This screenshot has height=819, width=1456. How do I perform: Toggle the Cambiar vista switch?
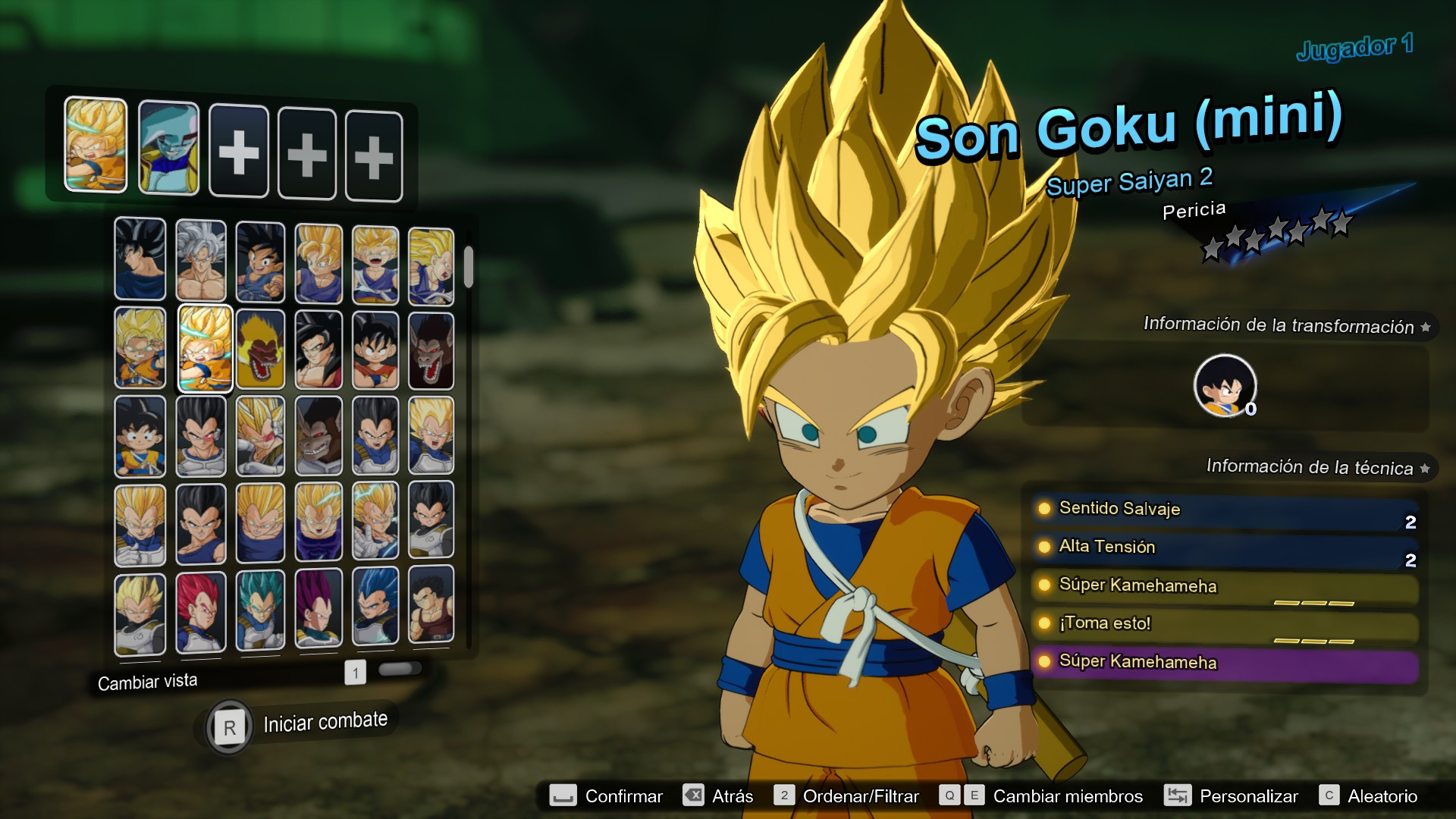point(400,670)
